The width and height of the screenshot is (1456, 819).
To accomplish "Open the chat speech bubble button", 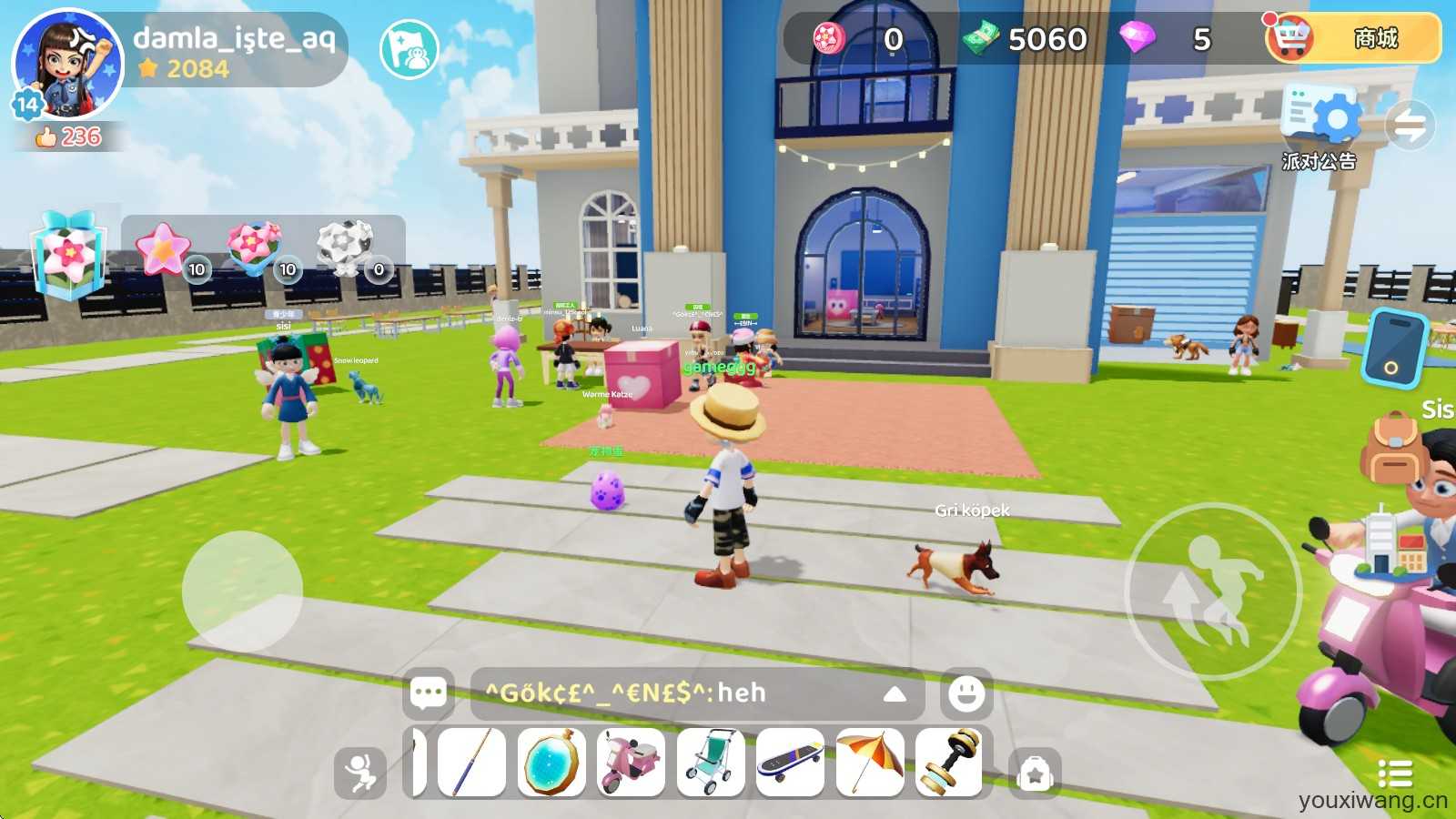I will (428, 693).
